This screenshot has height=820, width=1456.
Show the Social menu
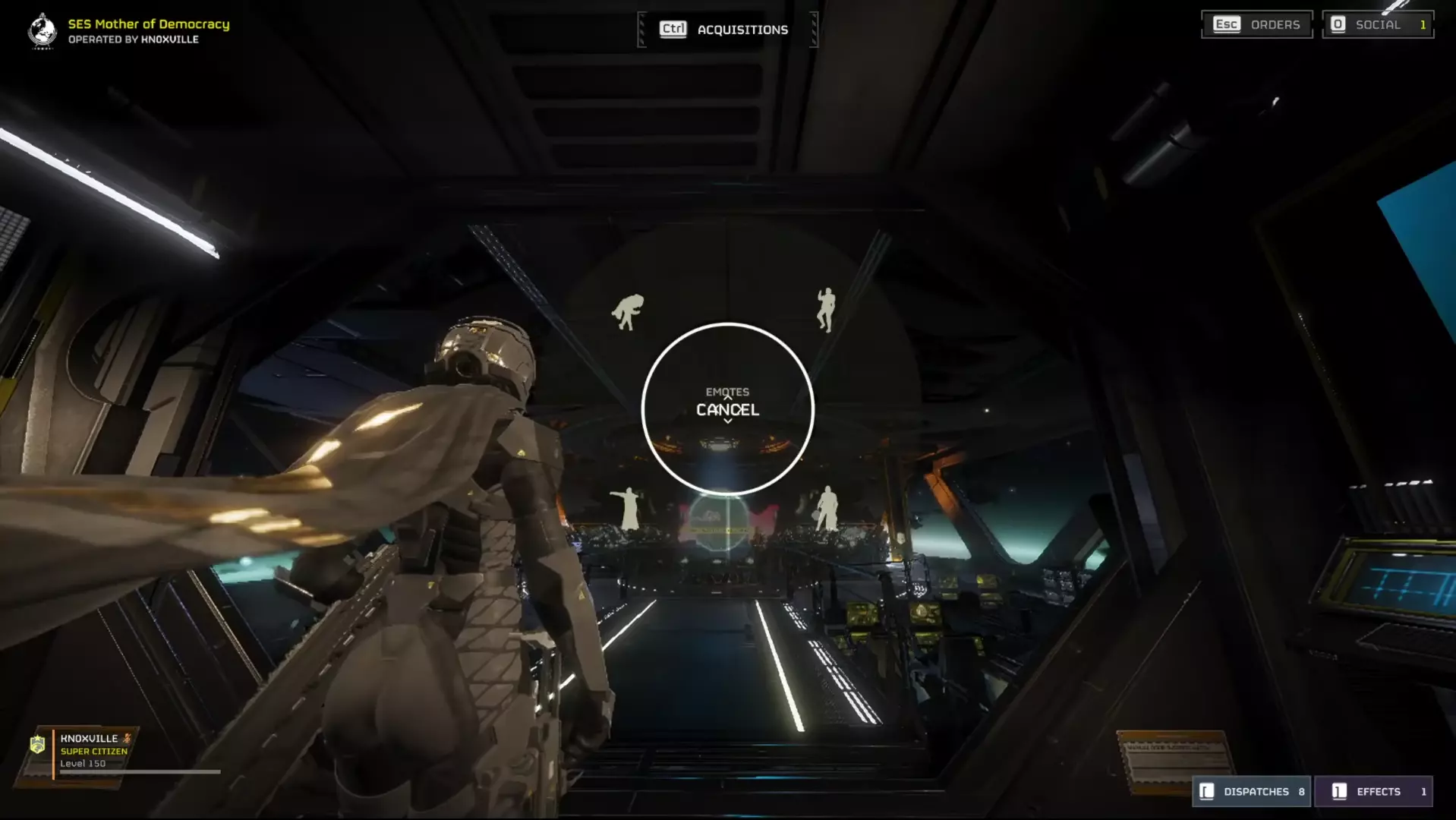coord(1377,24)
